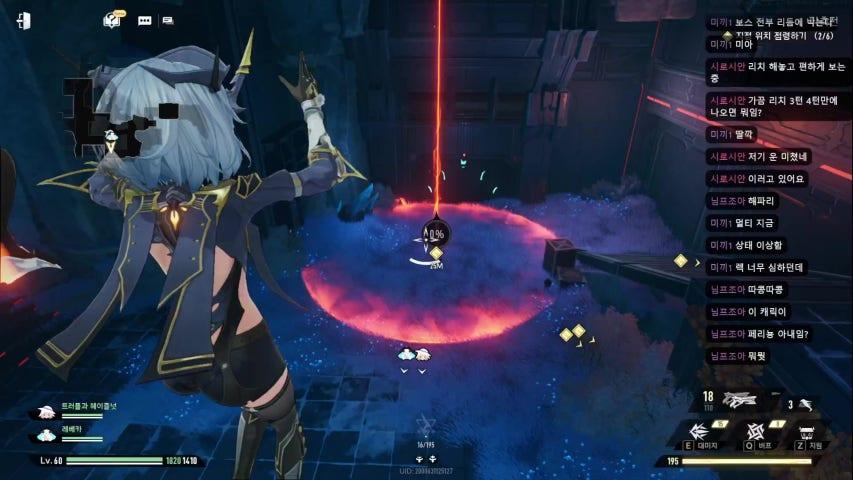This screenshot has width=853, height=480.
Task: Open the question-mark guide book icon
Action: tap(112, 20)
